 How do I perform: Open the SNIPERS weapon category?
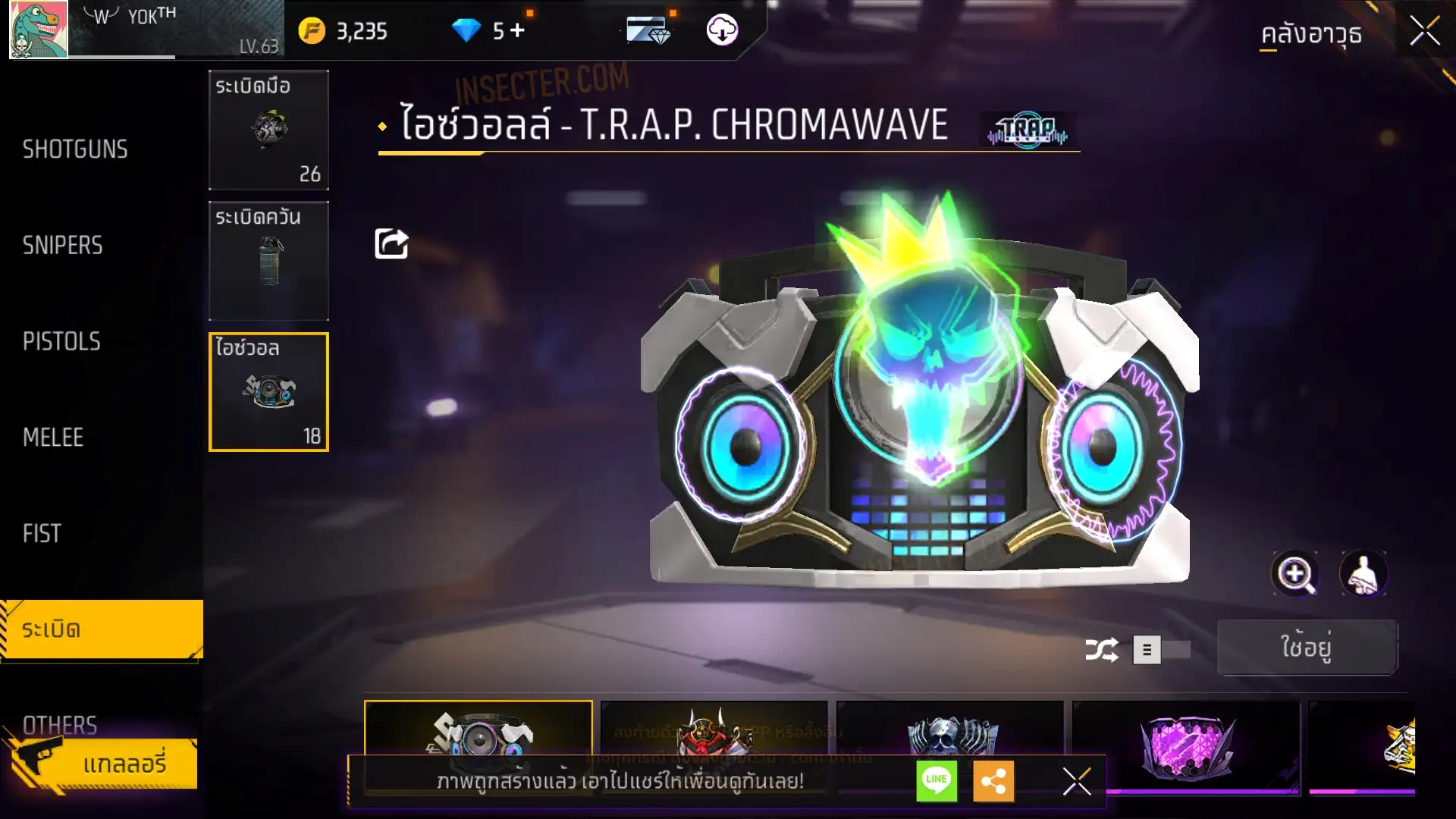coord(63,246)
